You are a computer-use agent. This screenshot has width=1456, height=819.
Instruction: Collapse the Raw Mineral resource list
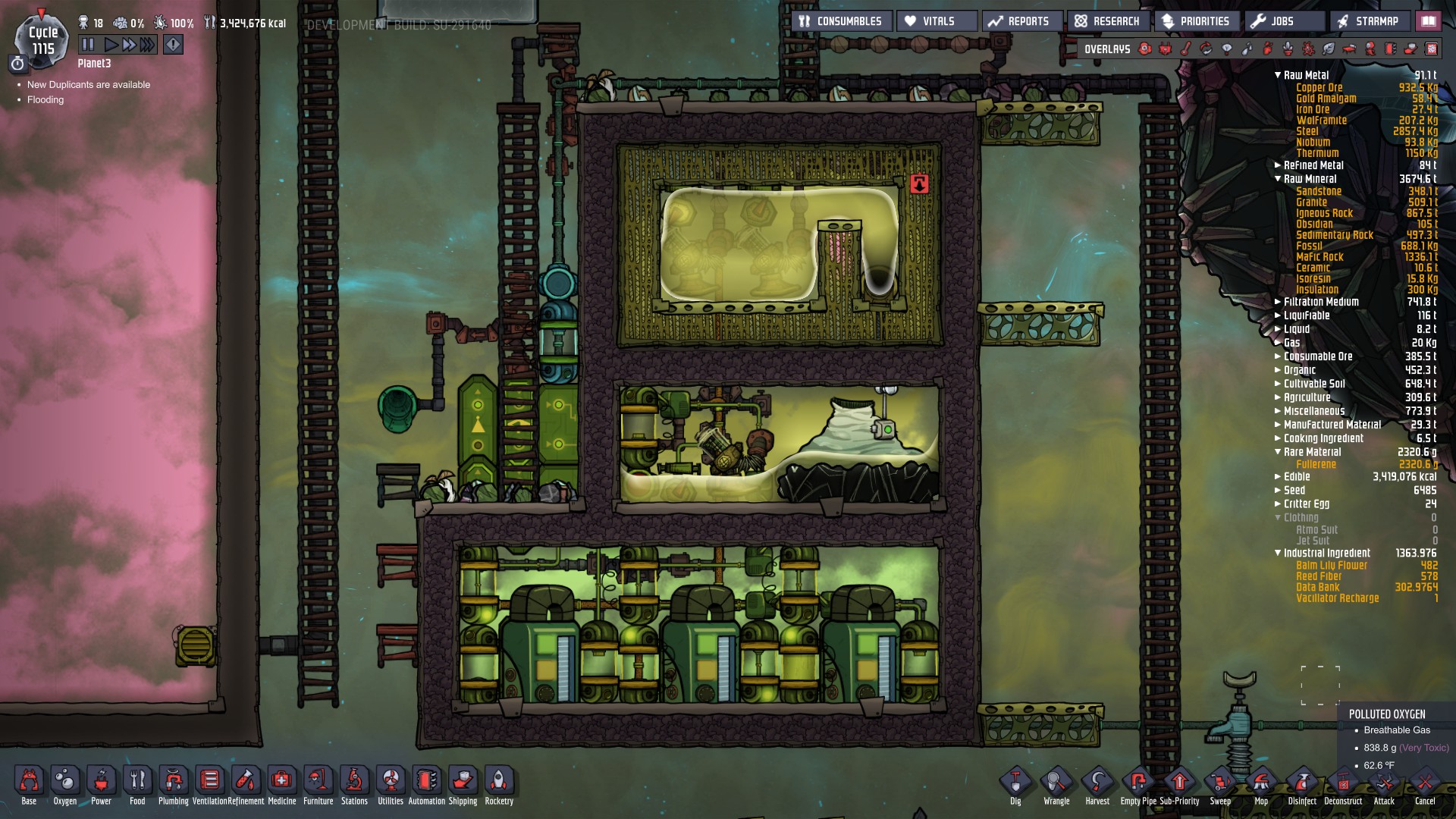tap(1277, 179)
